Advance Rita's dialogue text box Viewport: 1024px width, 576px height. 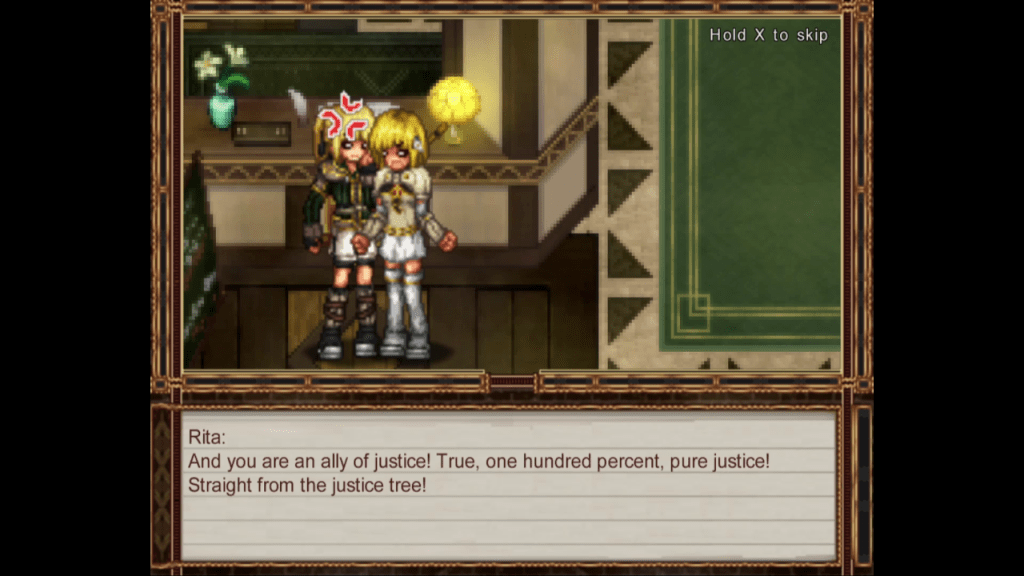click(508, 484)
